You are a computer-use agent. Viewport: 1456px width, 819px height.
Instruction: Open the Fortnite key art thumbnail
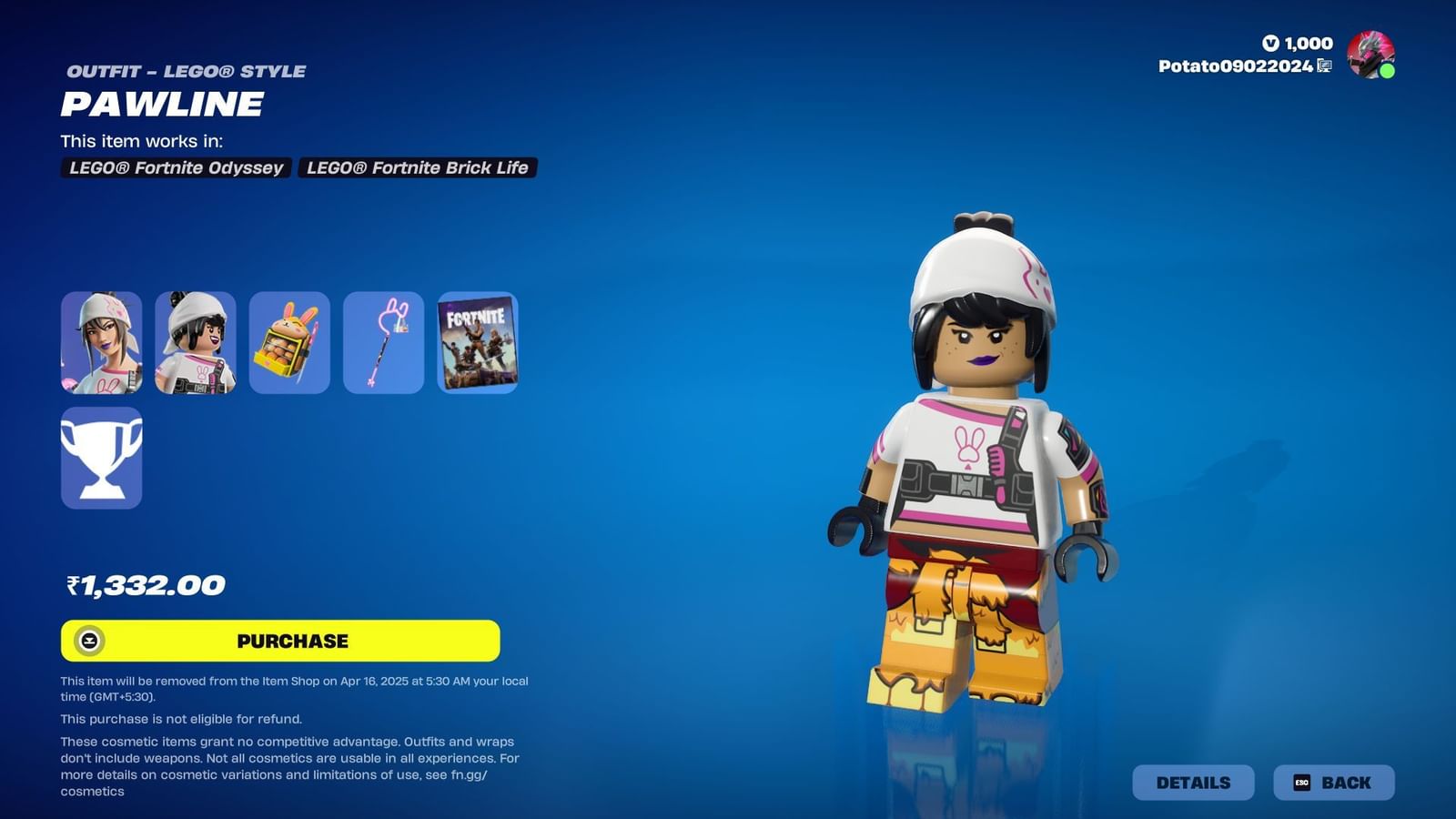[x=477, y=342]
